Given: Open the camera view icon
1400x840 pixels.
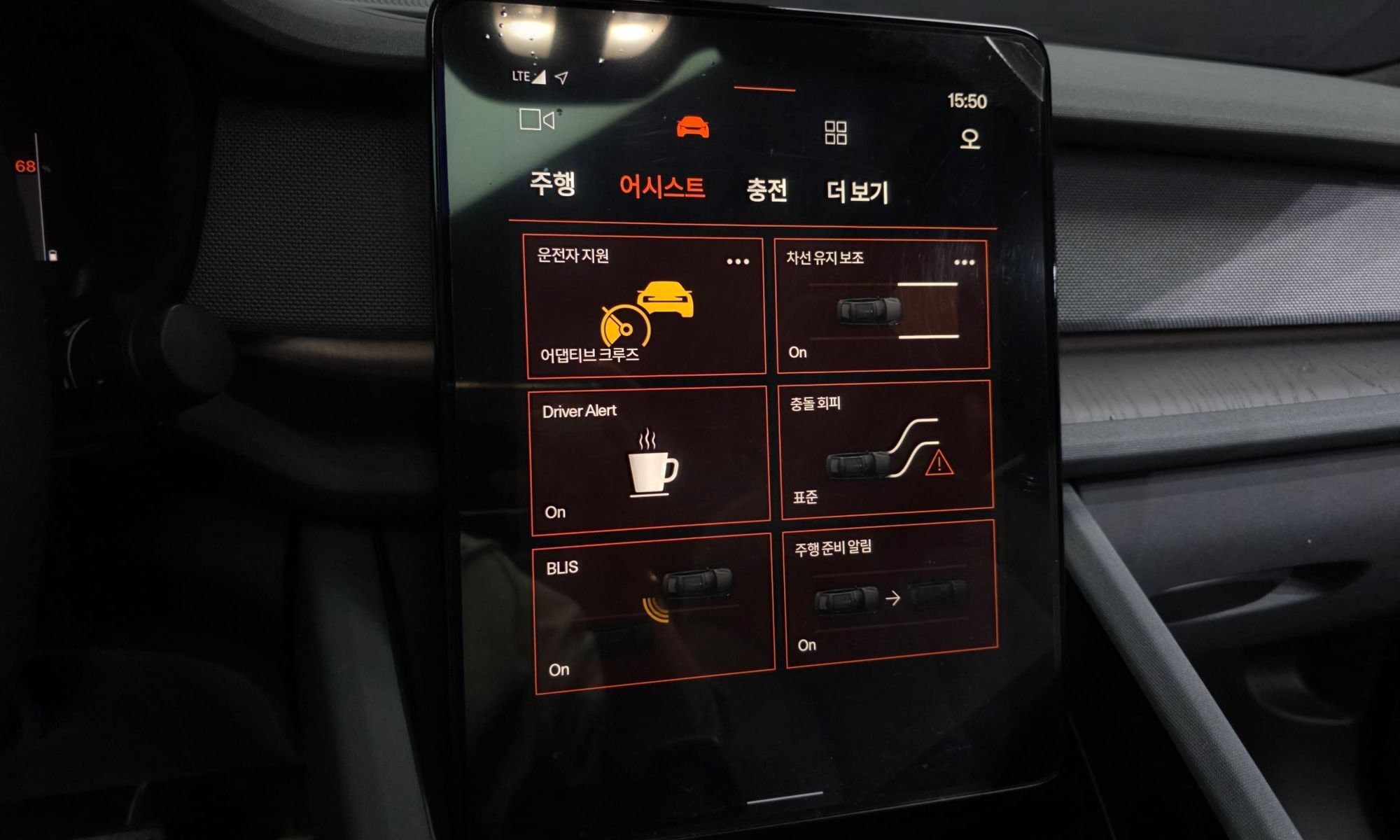Looking at the screenshot, I should (x=537, y=120).
